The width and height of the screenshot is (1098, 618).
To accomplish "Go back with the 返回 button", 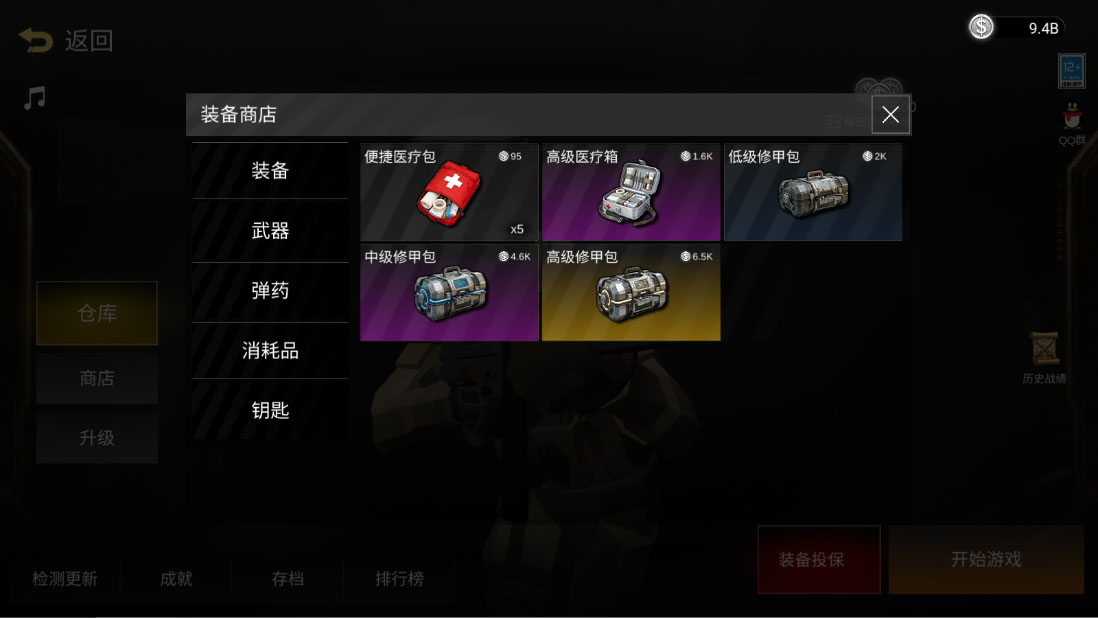I will [66, 41].
